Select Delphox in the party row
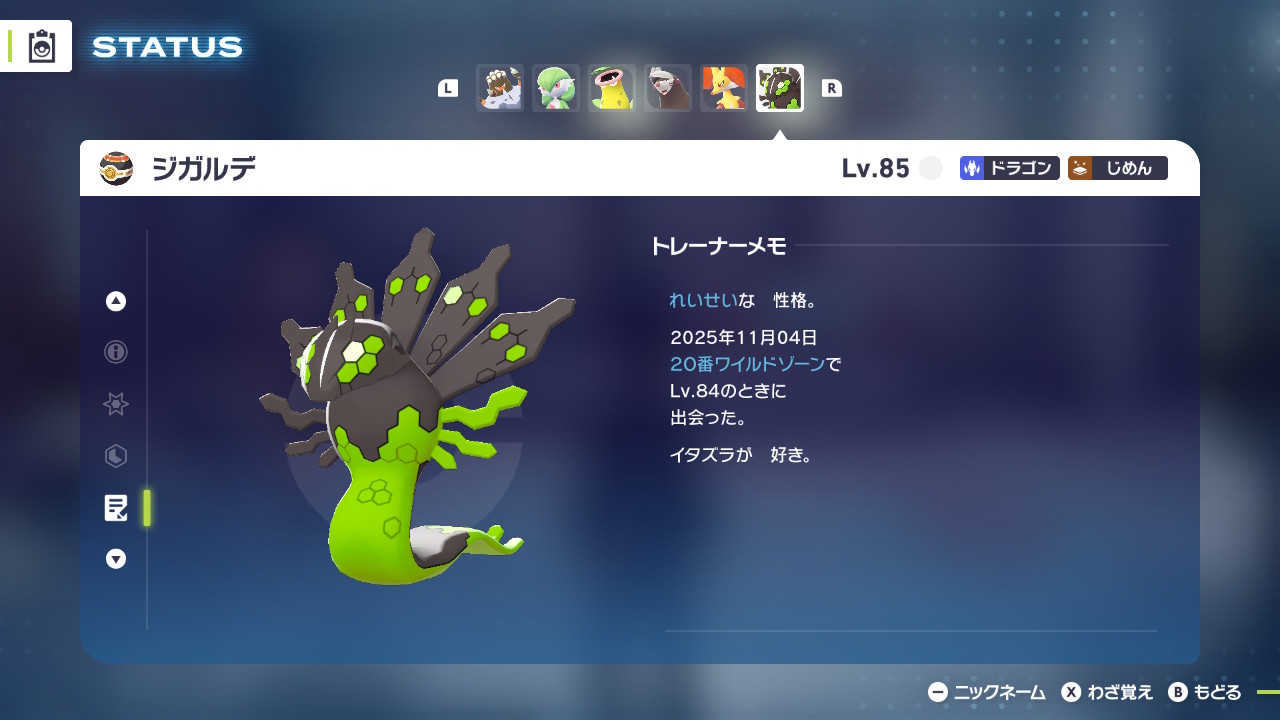Image resolution: width=1280 pixels, height=720 pixels. (723, 88)
